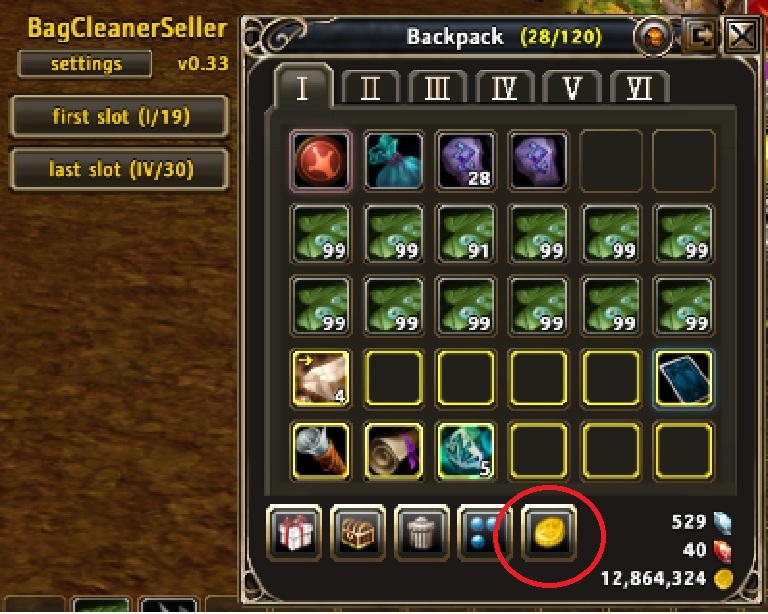The width and height of the screenshot is (768, 614).
Task: Switch to backpack tab III
Action: pyautogui.click(x=437, y=89)
